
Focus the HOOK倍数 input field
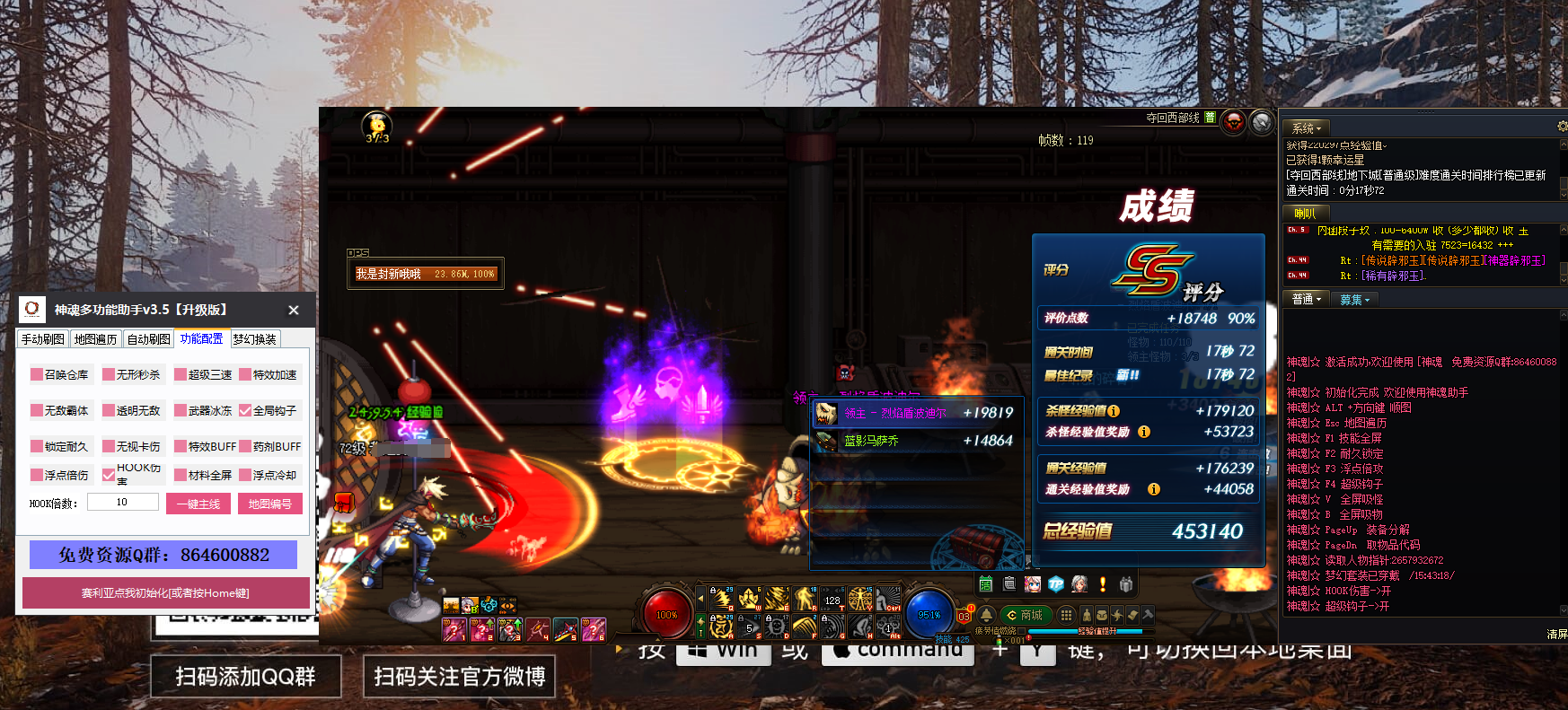(x=122, y=503)
